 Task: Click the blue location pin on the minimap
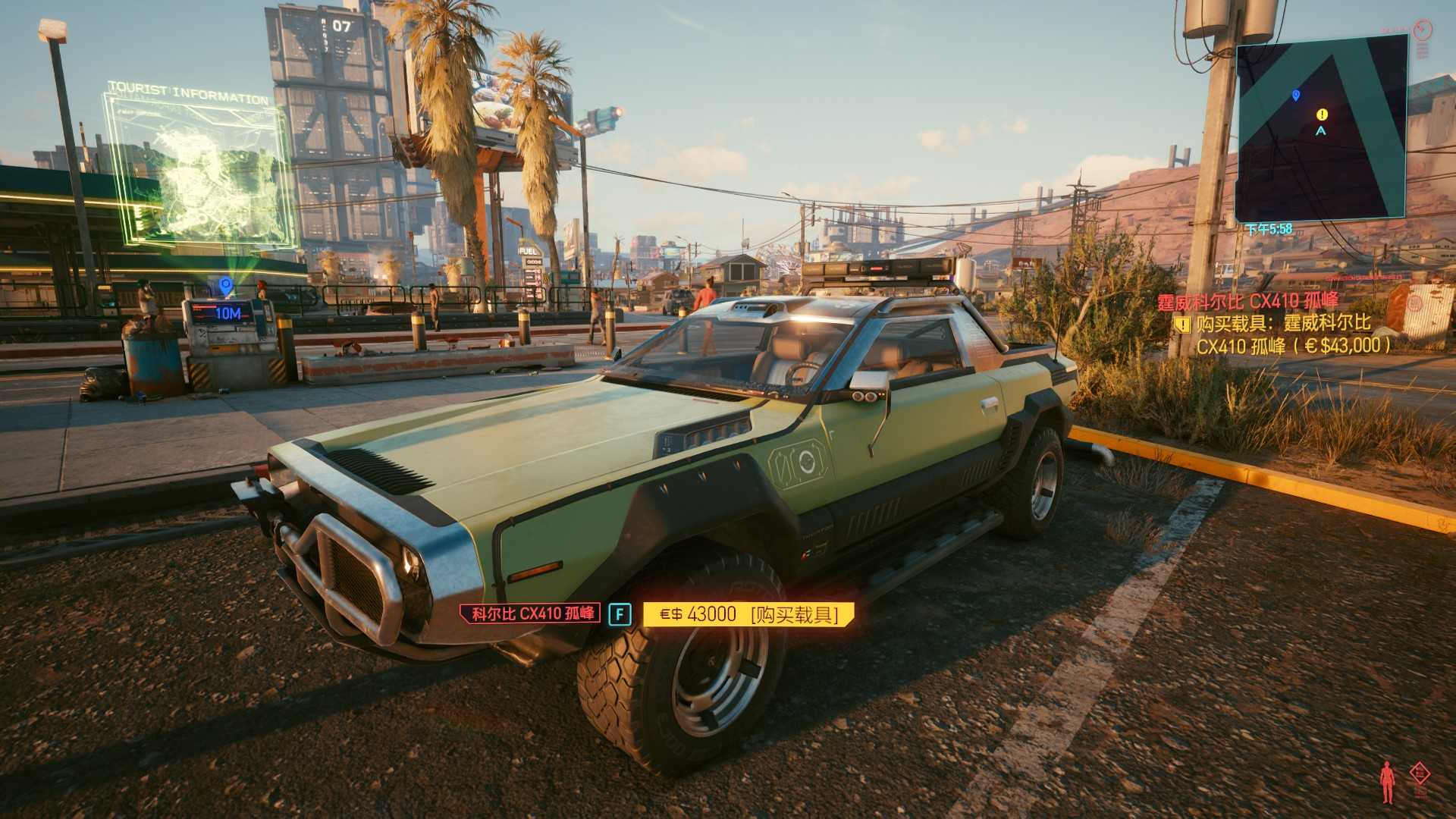(x=1295, y=96)
